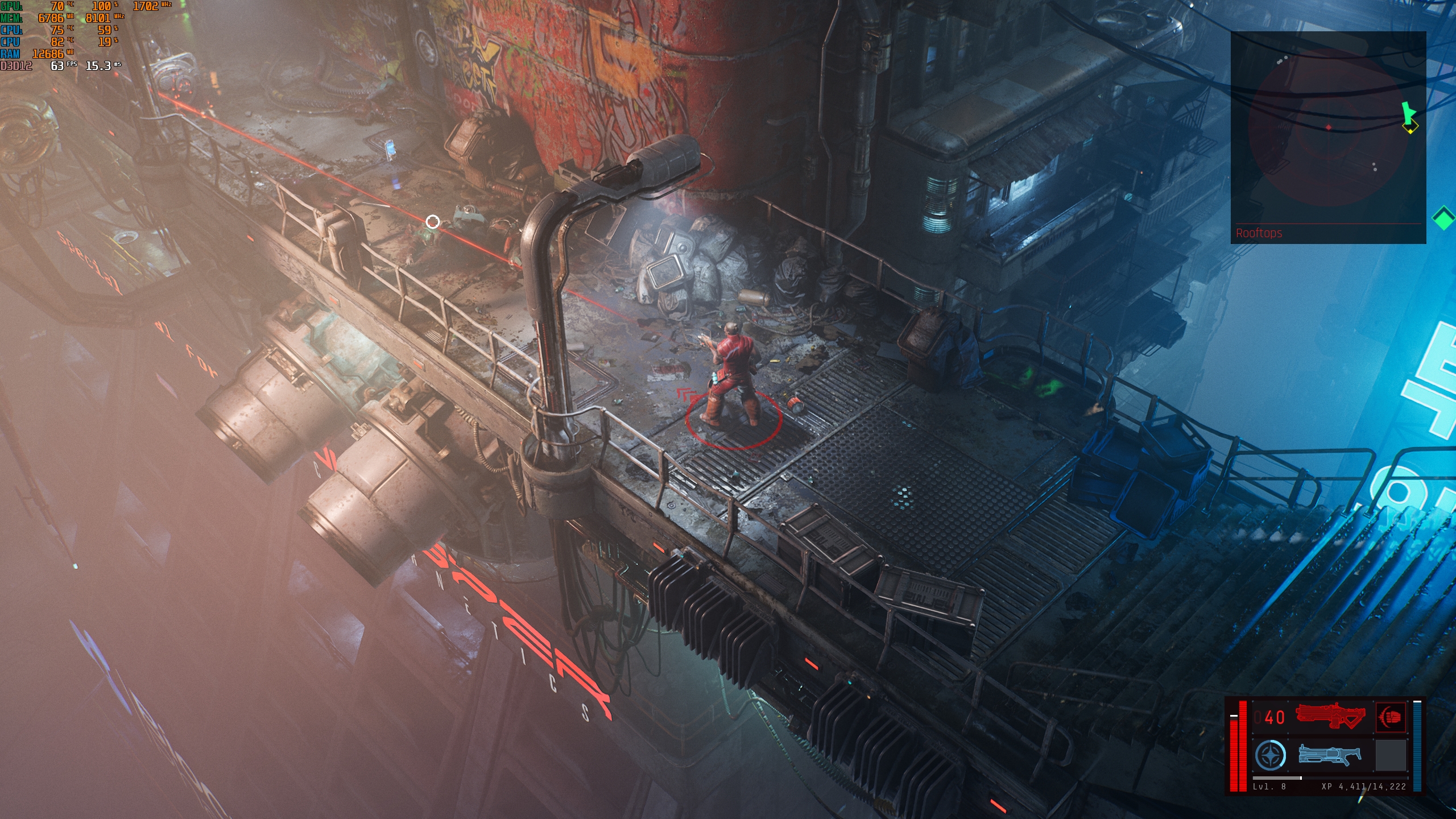Select the red equipped rifle weapon slot
Image resolution: width=1456 pixels, height=819 pixels.
(1330, 717)
